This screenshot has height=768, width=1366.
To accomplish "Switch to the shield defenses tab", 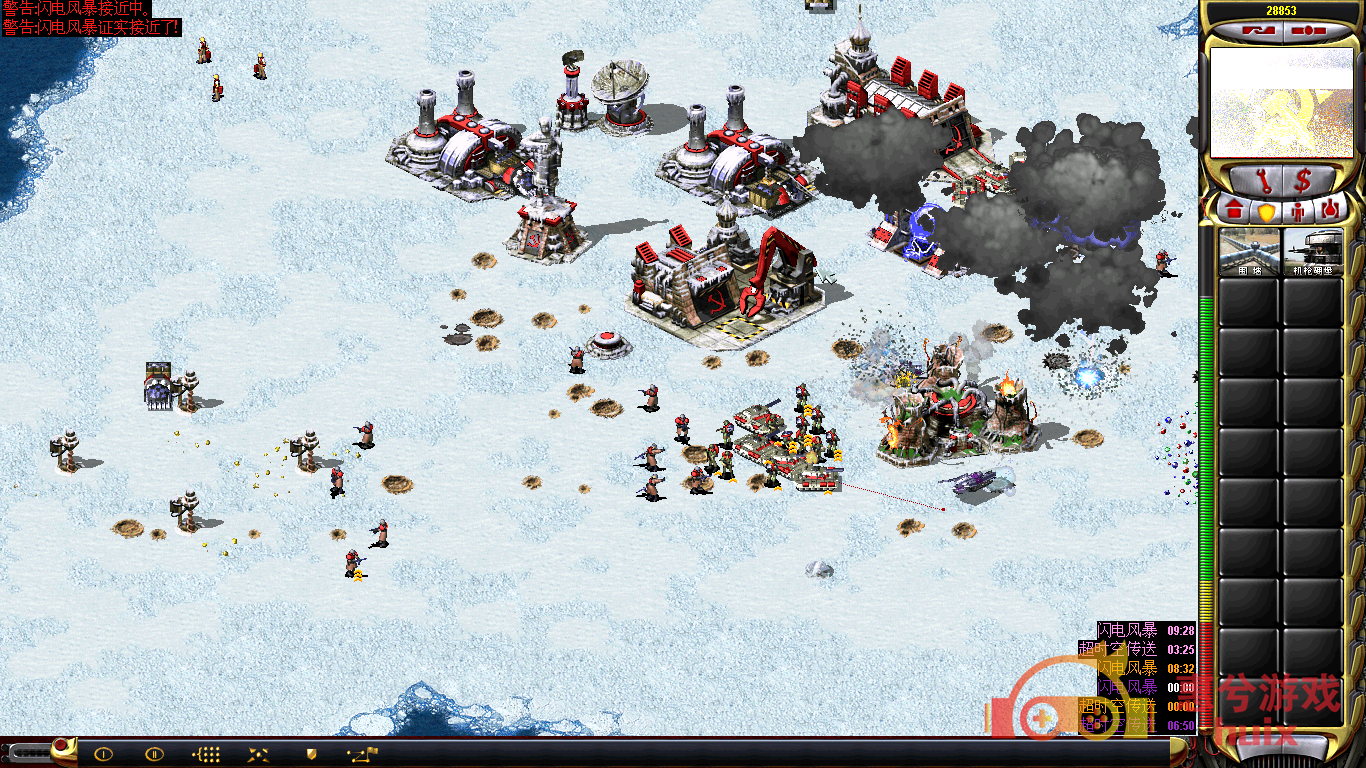I will point(1265,211).
